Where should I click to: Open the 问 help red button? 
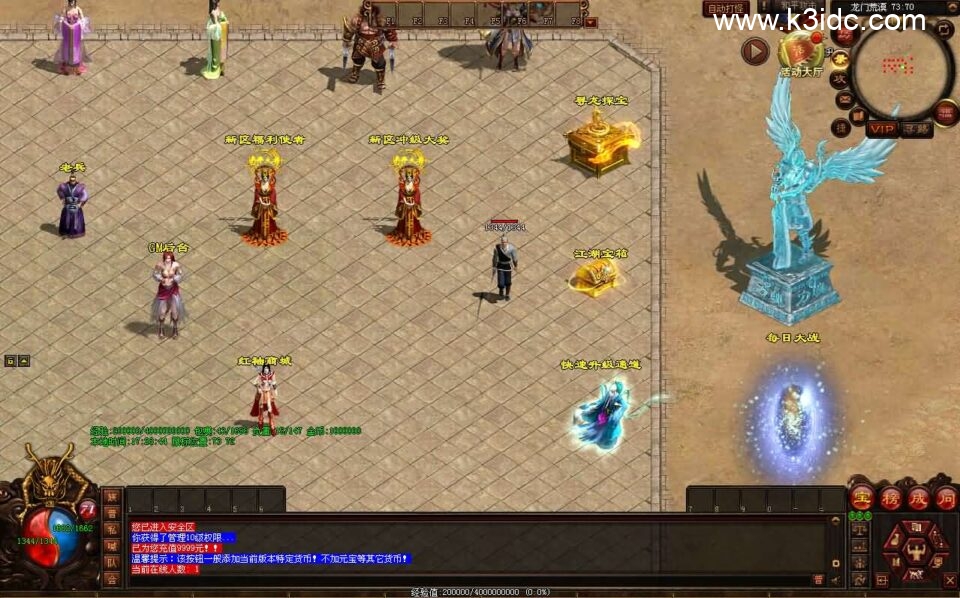pyautogui.click(x=945, y=497)
